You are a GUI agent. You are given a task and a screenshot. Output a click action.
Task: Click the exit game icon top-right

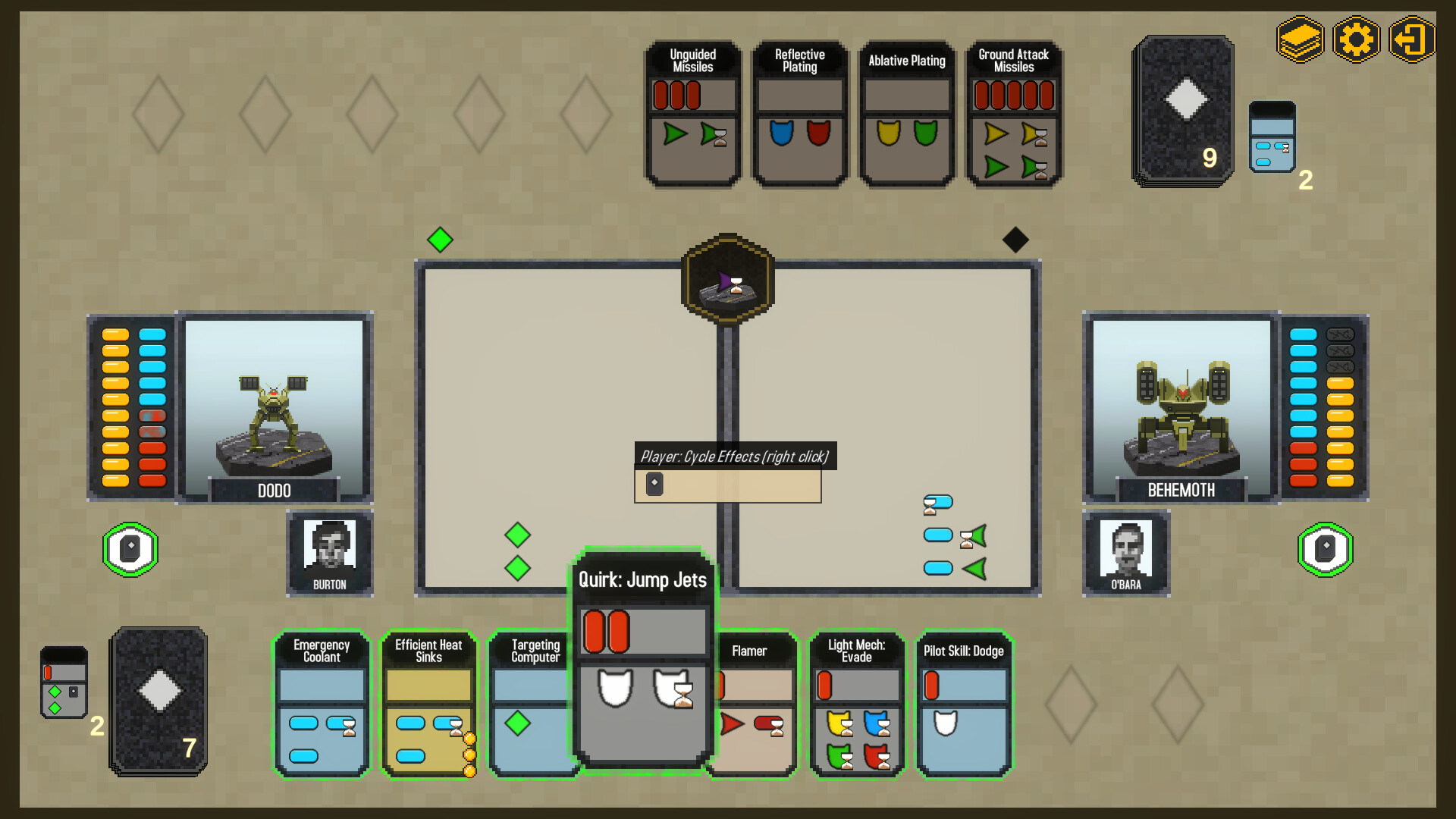coord(1411,39)
